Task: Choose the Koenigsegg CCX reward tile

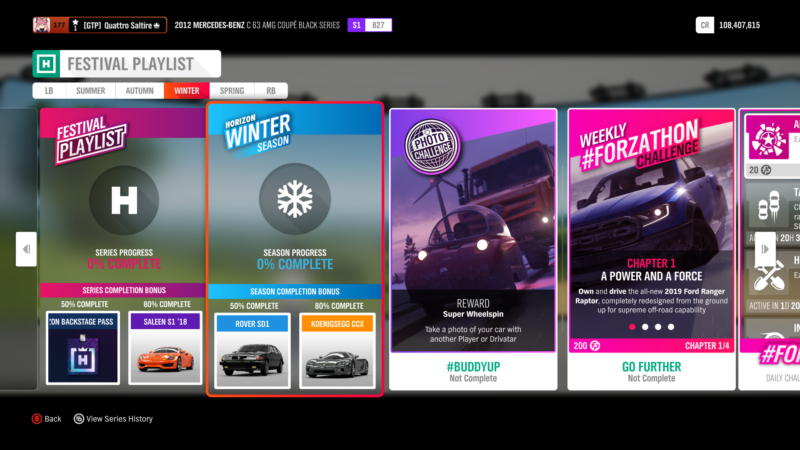Action: [334, 351]
